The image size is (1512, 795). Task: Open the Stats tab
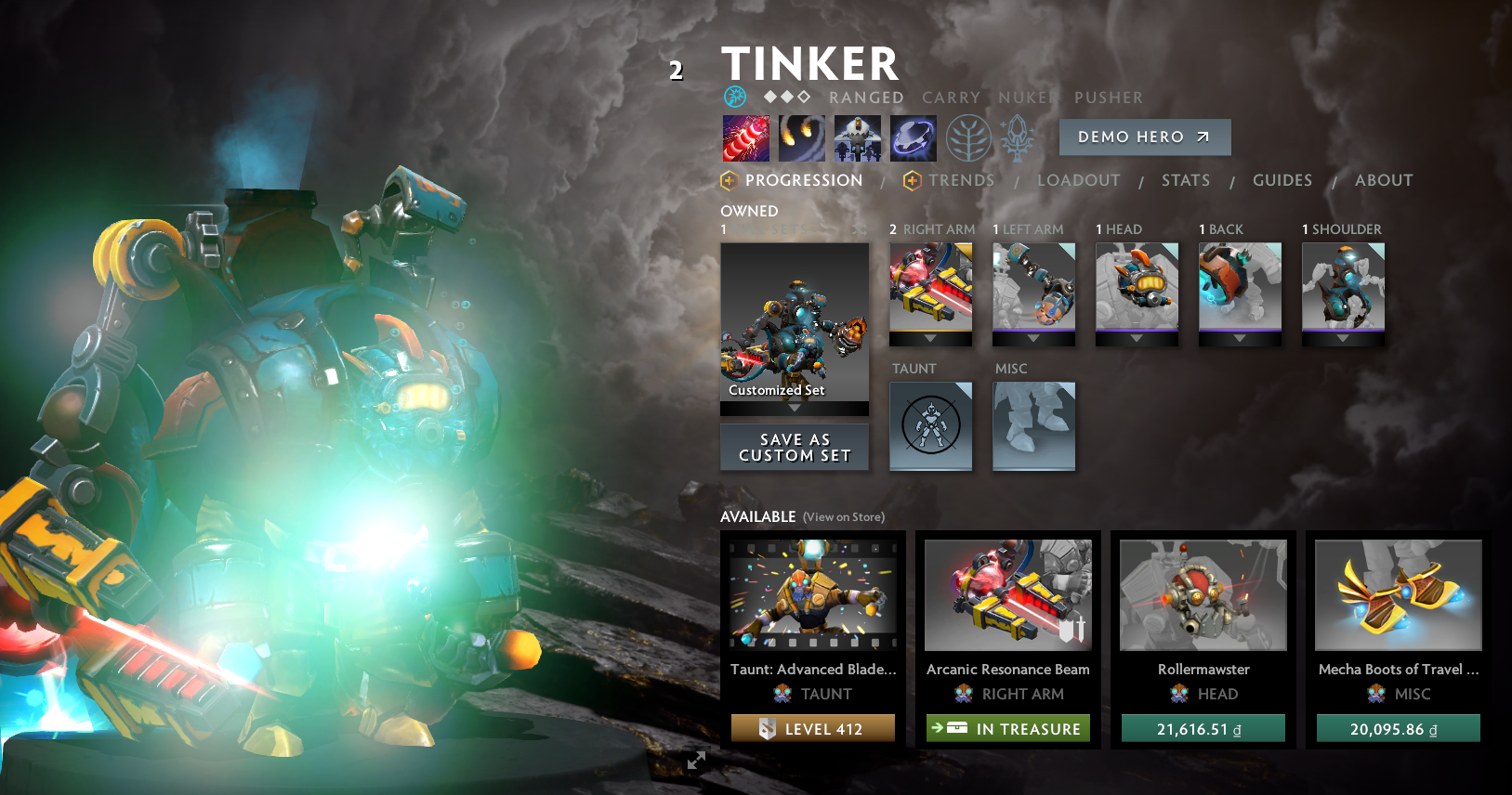coord(1185,180)
